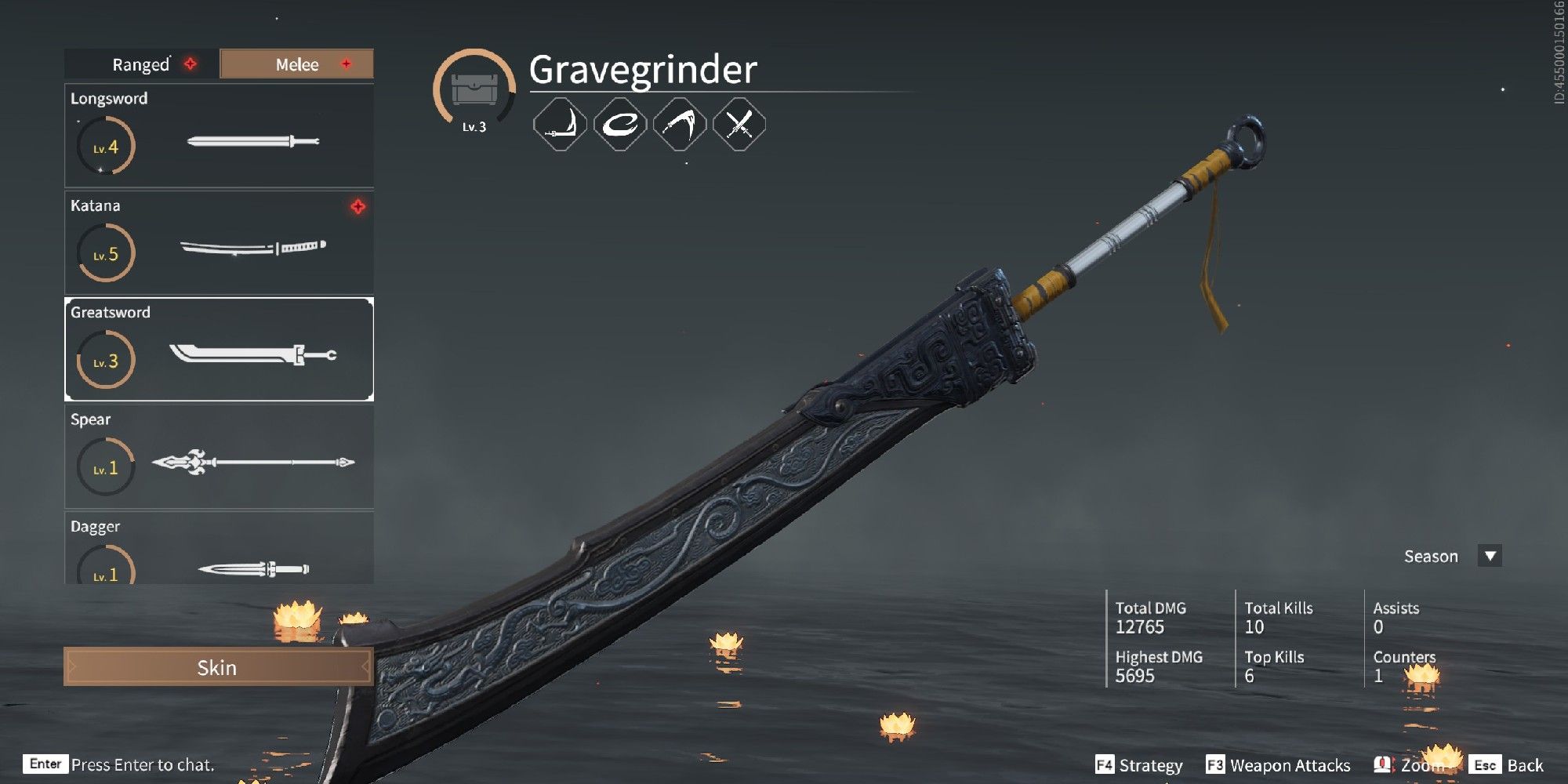Screen dimensions: 1568x784
Task: Click the Katana weapon silhouette icon
Action: click(252, 249)
